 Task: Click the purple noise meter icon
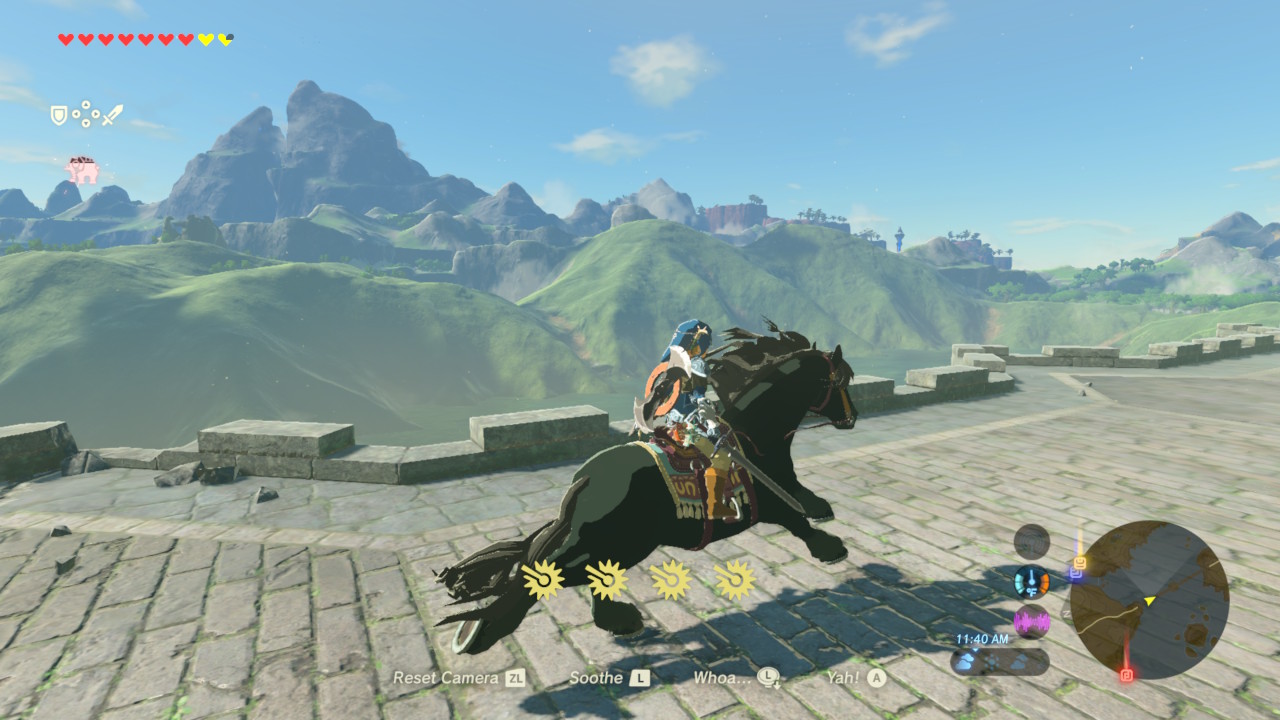[x=1031, y=622]
